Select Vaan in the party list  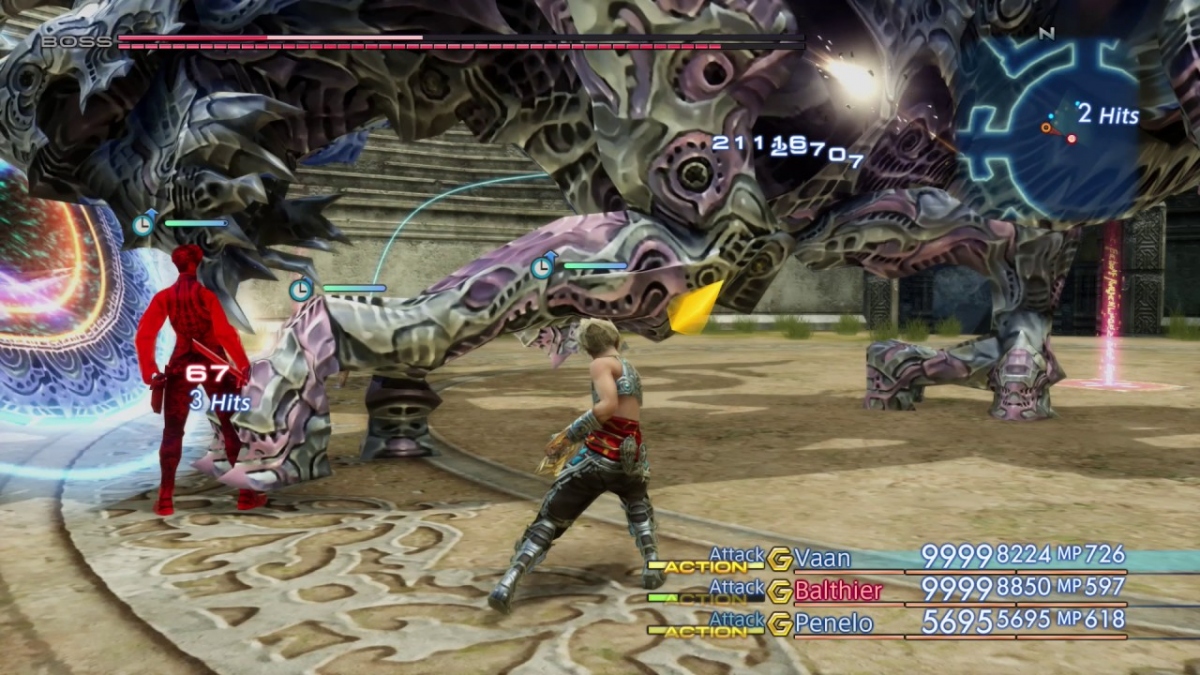821,558
